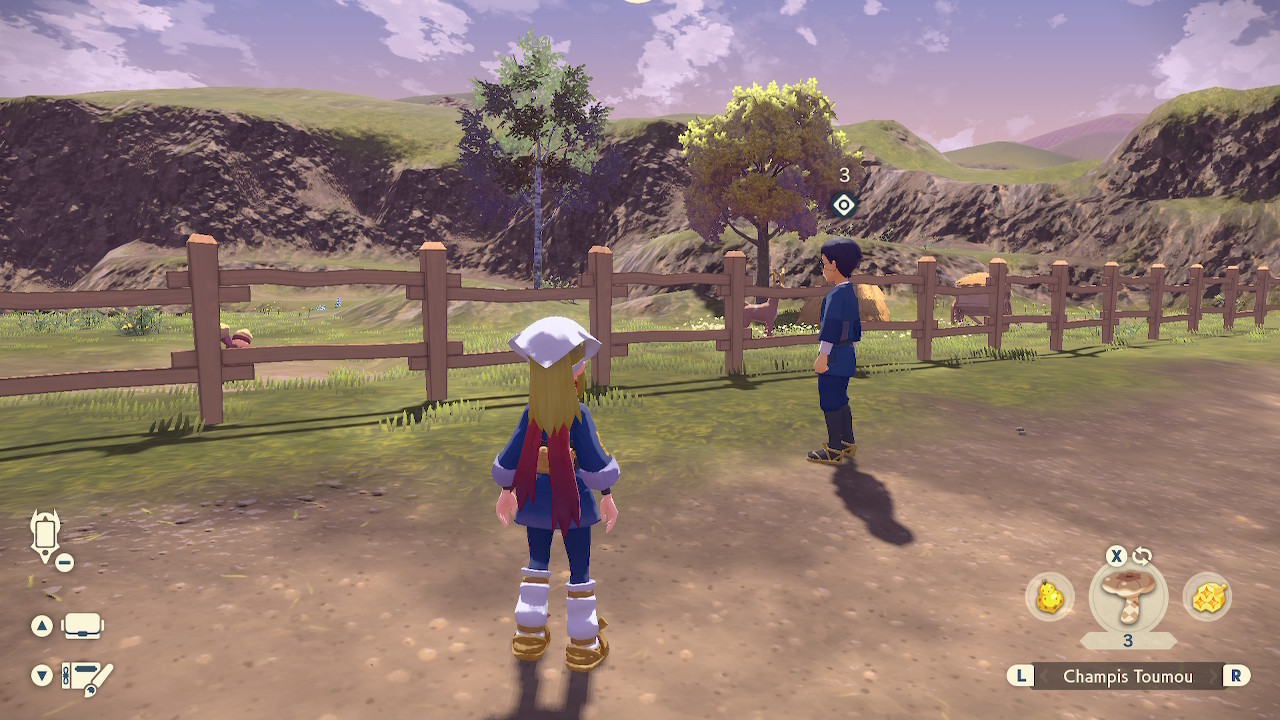Choose the yellow spotted berry item slot
This screenshot has width=1280, height=720.
coord(1049,597)
